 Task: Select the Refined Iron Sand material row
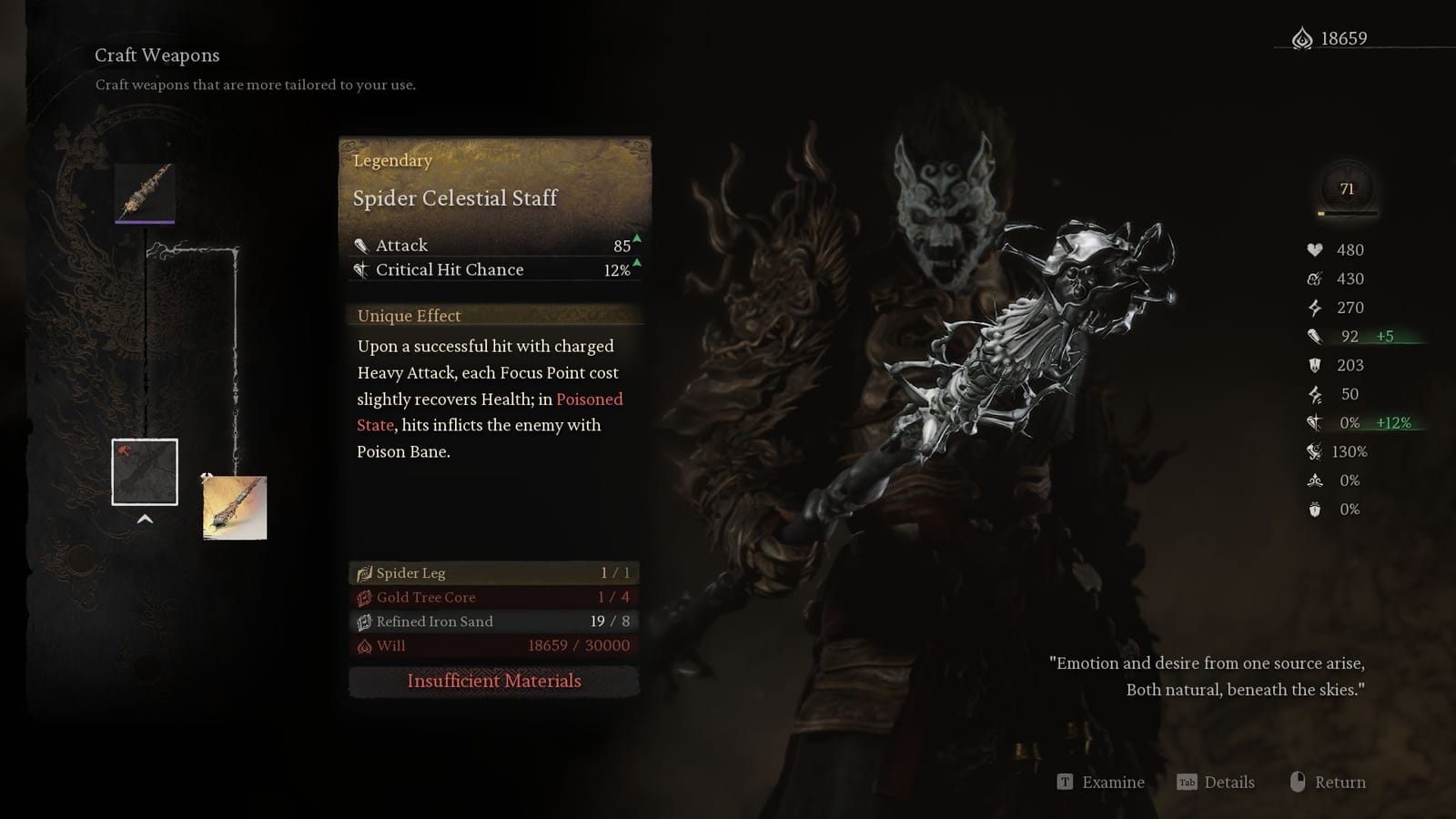494,622
